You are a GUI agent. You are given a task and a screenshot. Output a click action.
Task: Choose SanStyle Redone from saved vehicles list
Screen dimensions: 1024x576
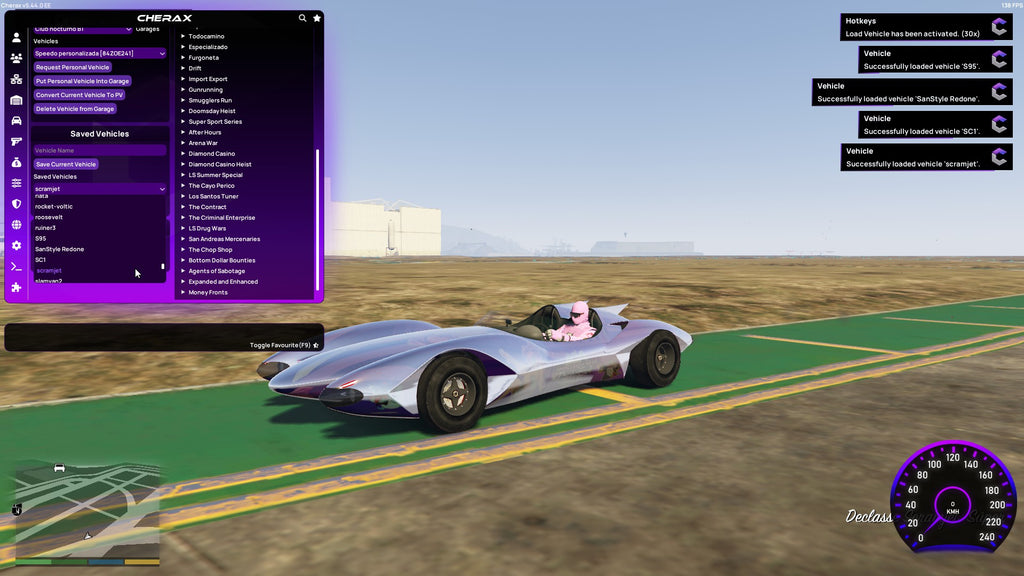pyautogui.click(x=60, y=249)
